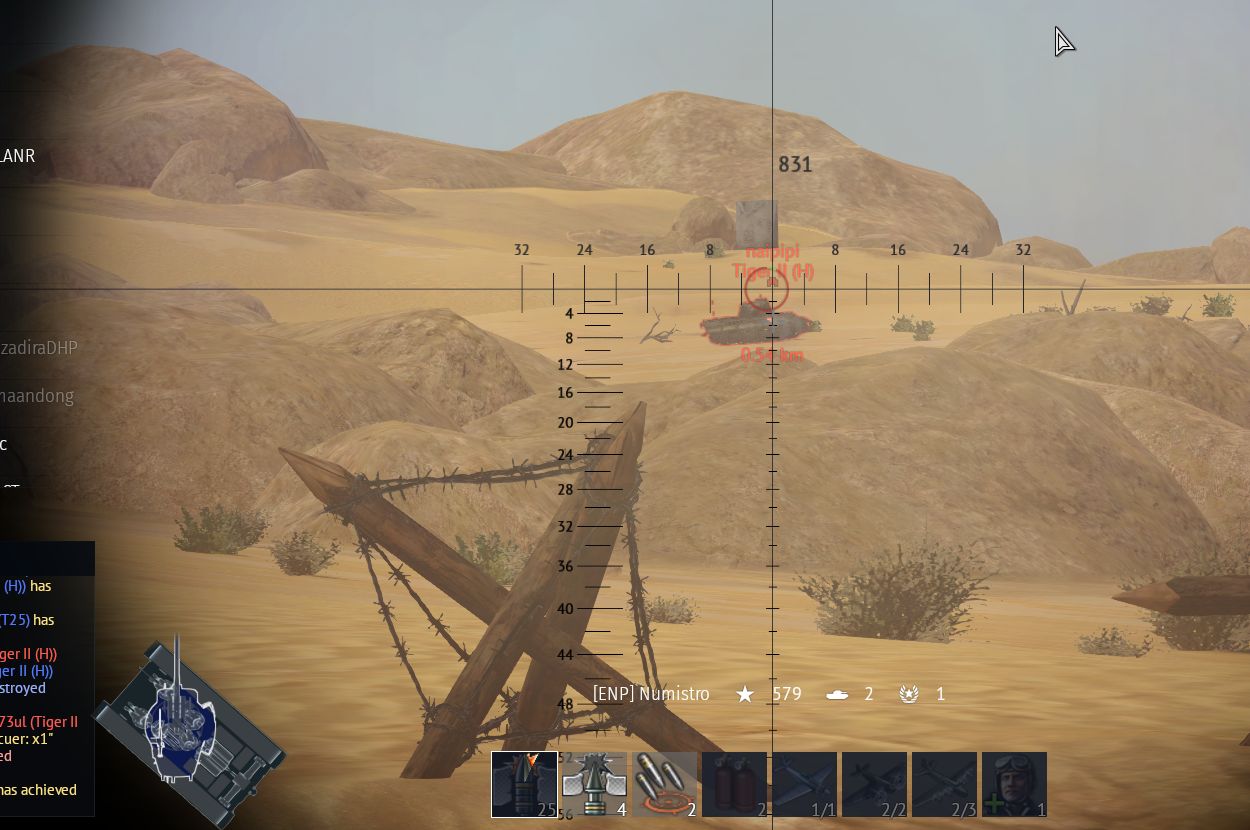Select the armor-piercing shell with 25 rounds

click(x=524, y=785)
